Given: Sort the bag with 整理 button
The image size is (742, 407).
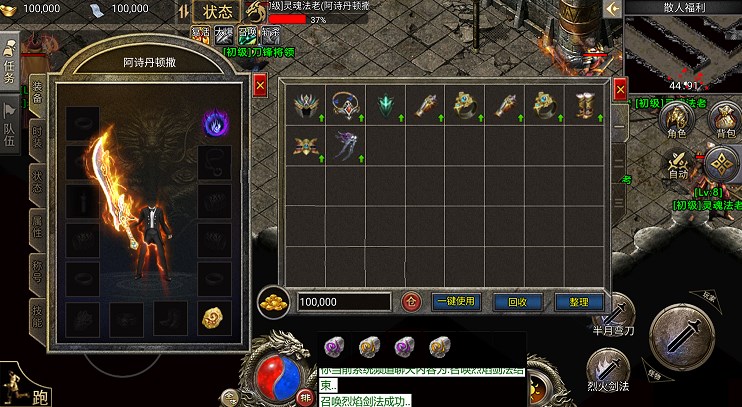Looking at the screenshot, I should 578,301.
